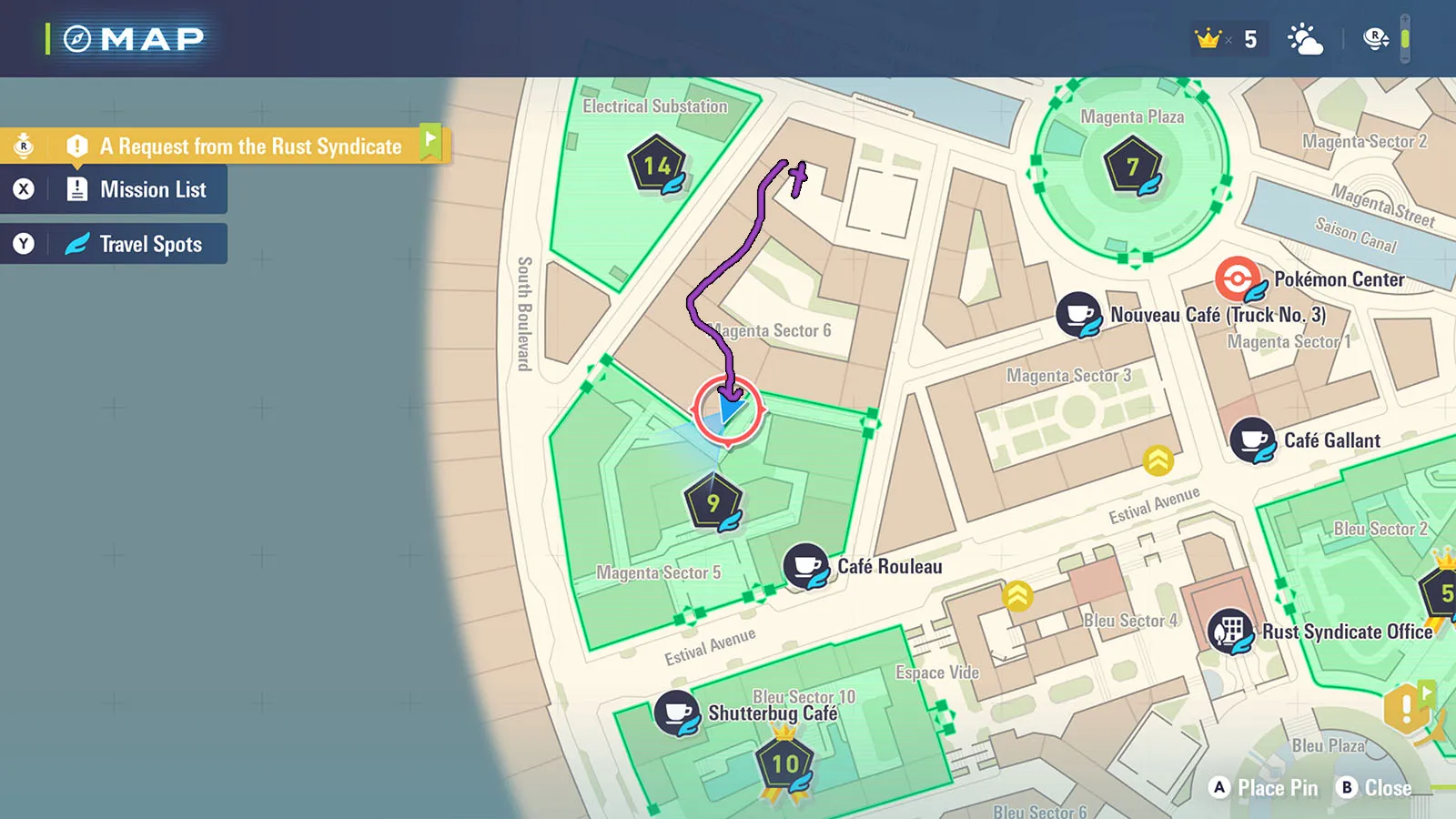Screen dimensions: 1456x819
Task: Close the map screen
Action: 1375,788
